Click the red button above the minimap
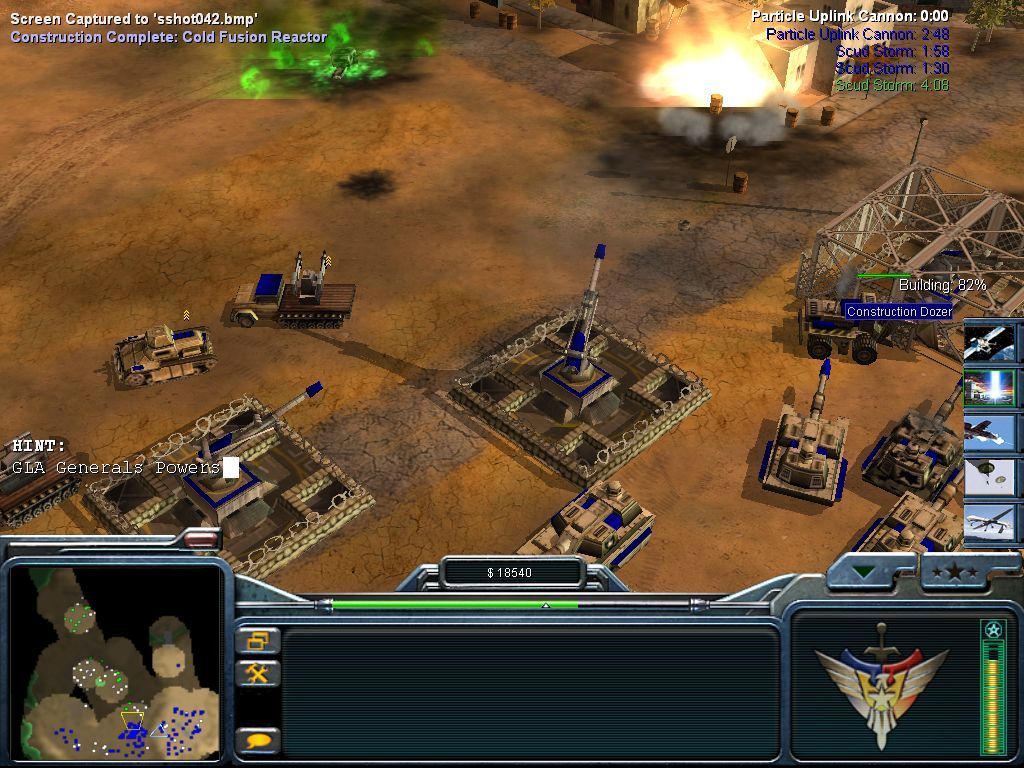This screenshot has width=1024, height=768. [201, 539]
